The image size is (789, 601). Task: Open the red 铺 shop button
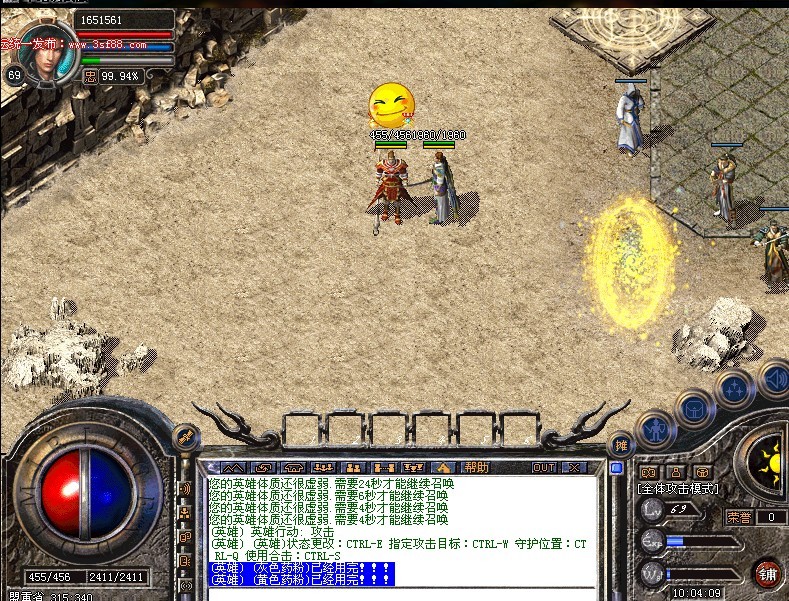(x=768, y=573)
